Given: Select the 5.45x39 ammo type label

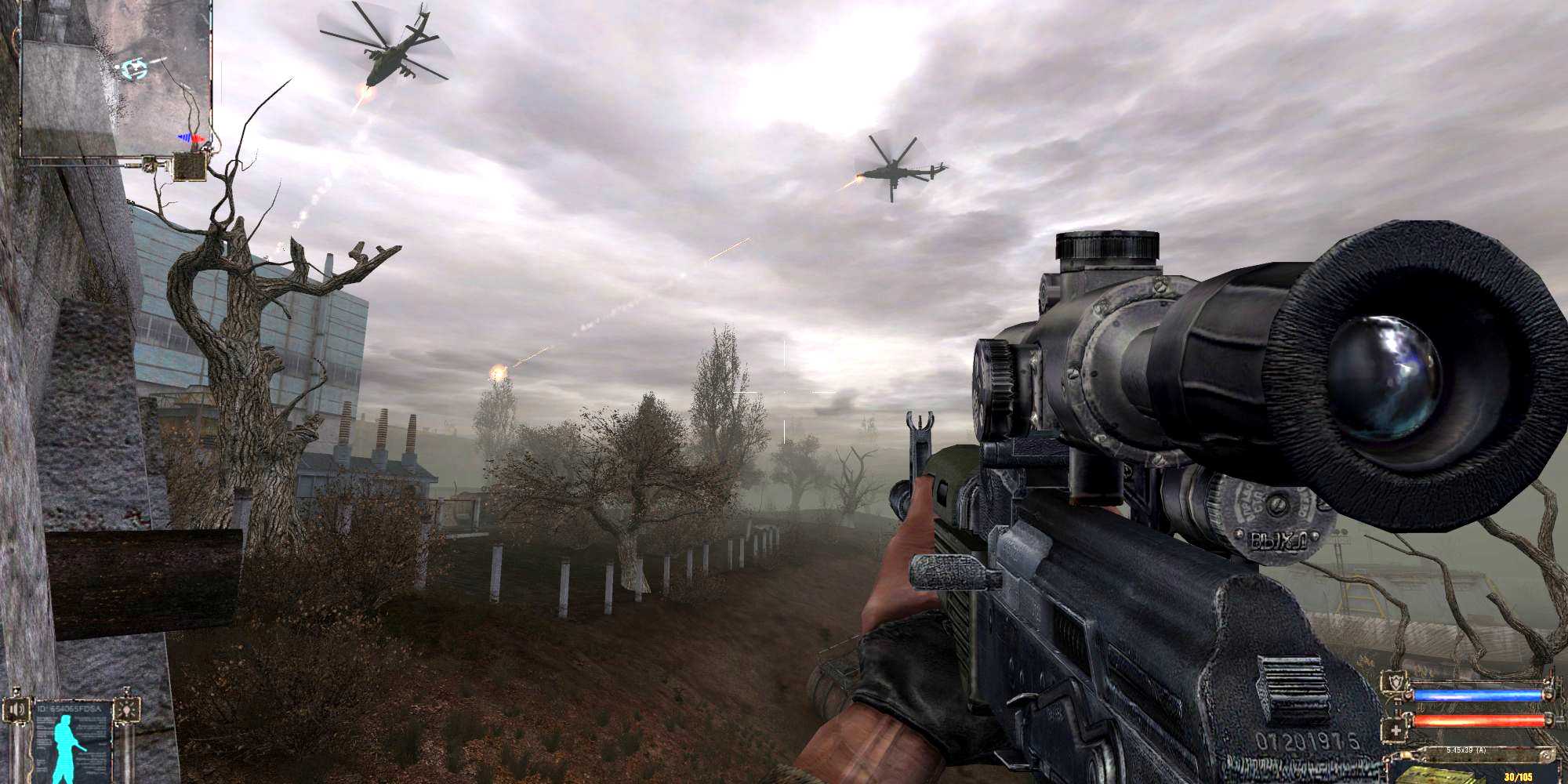Looking at the screenshot, I should coord(1467,750).
